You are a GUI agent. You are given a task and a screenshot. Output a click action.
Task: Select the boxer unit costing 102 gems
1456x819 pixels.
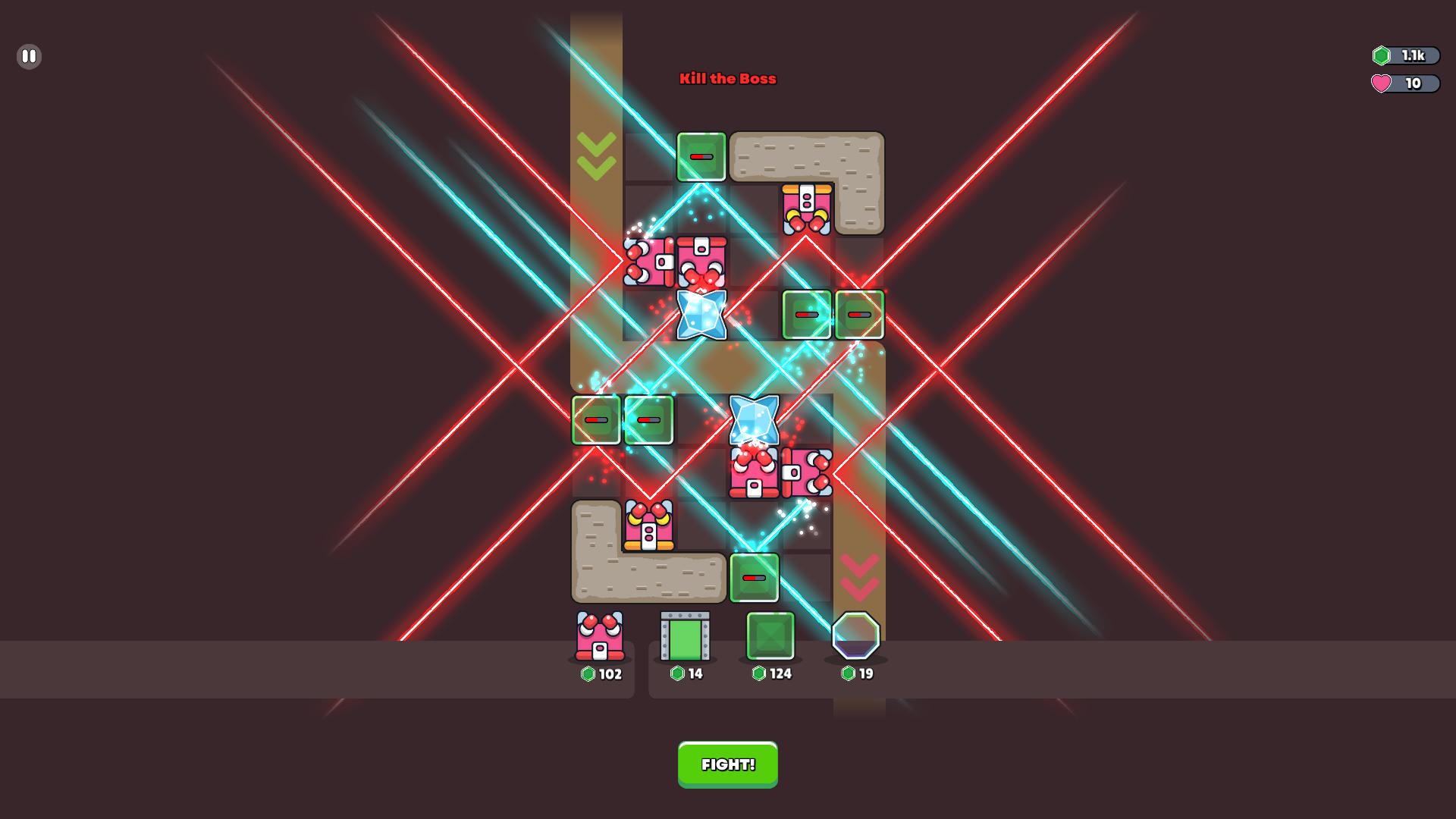pos(601,637)
